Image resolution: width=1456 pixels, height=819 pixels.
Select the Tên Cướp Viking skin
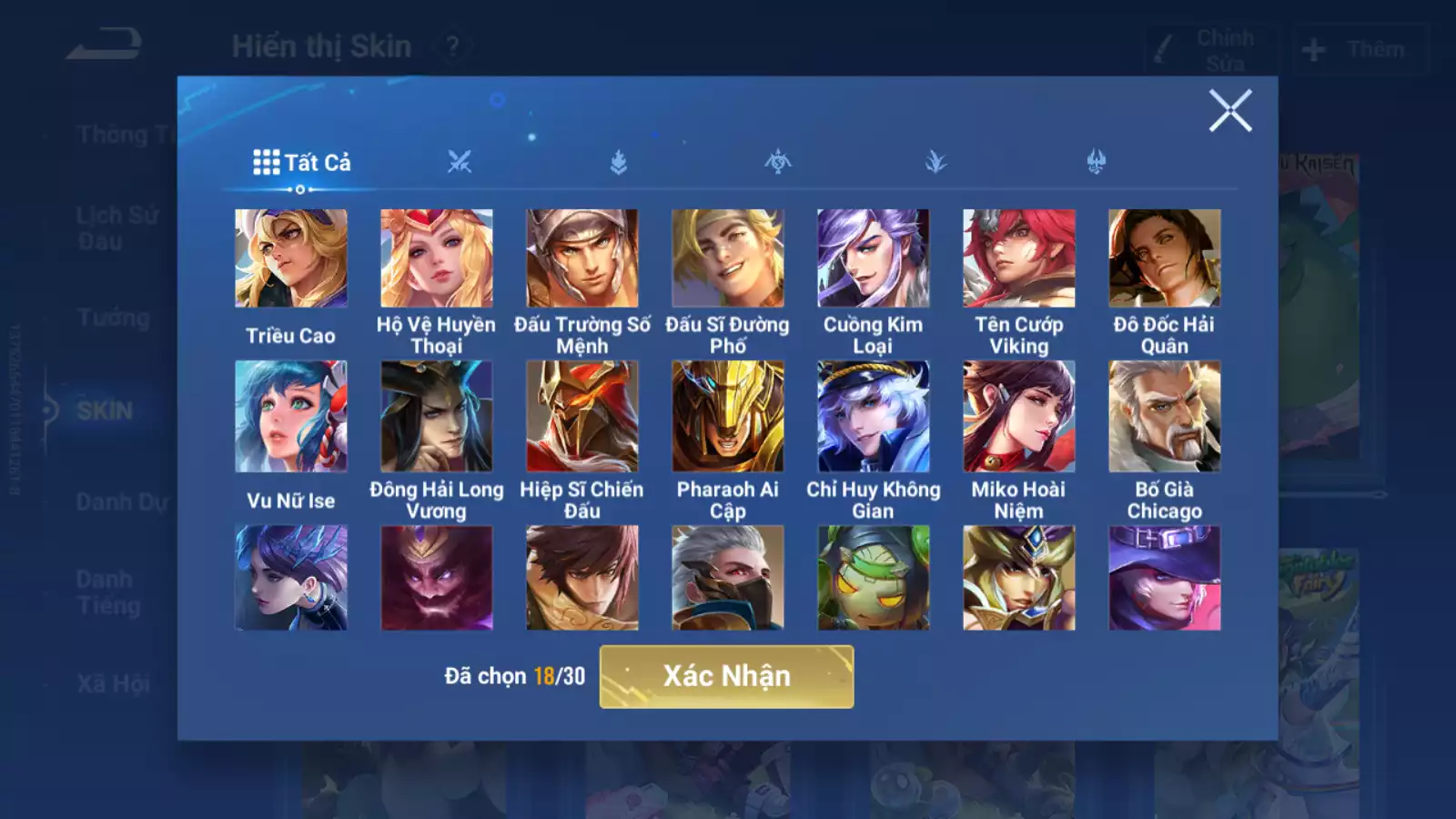point(1019,258)
